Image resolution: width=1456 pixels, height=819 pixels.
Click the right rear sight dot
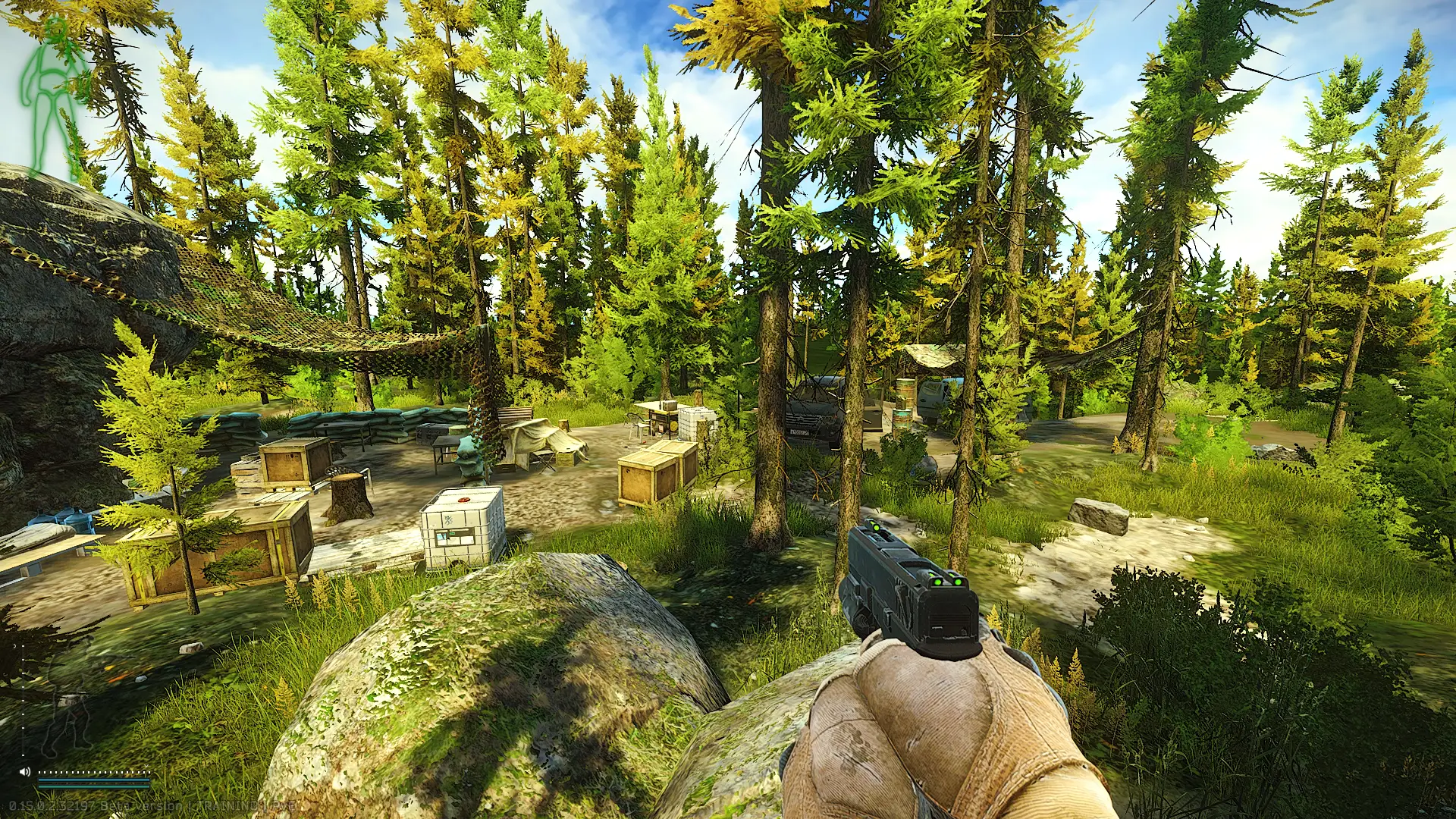click(959, 582)
